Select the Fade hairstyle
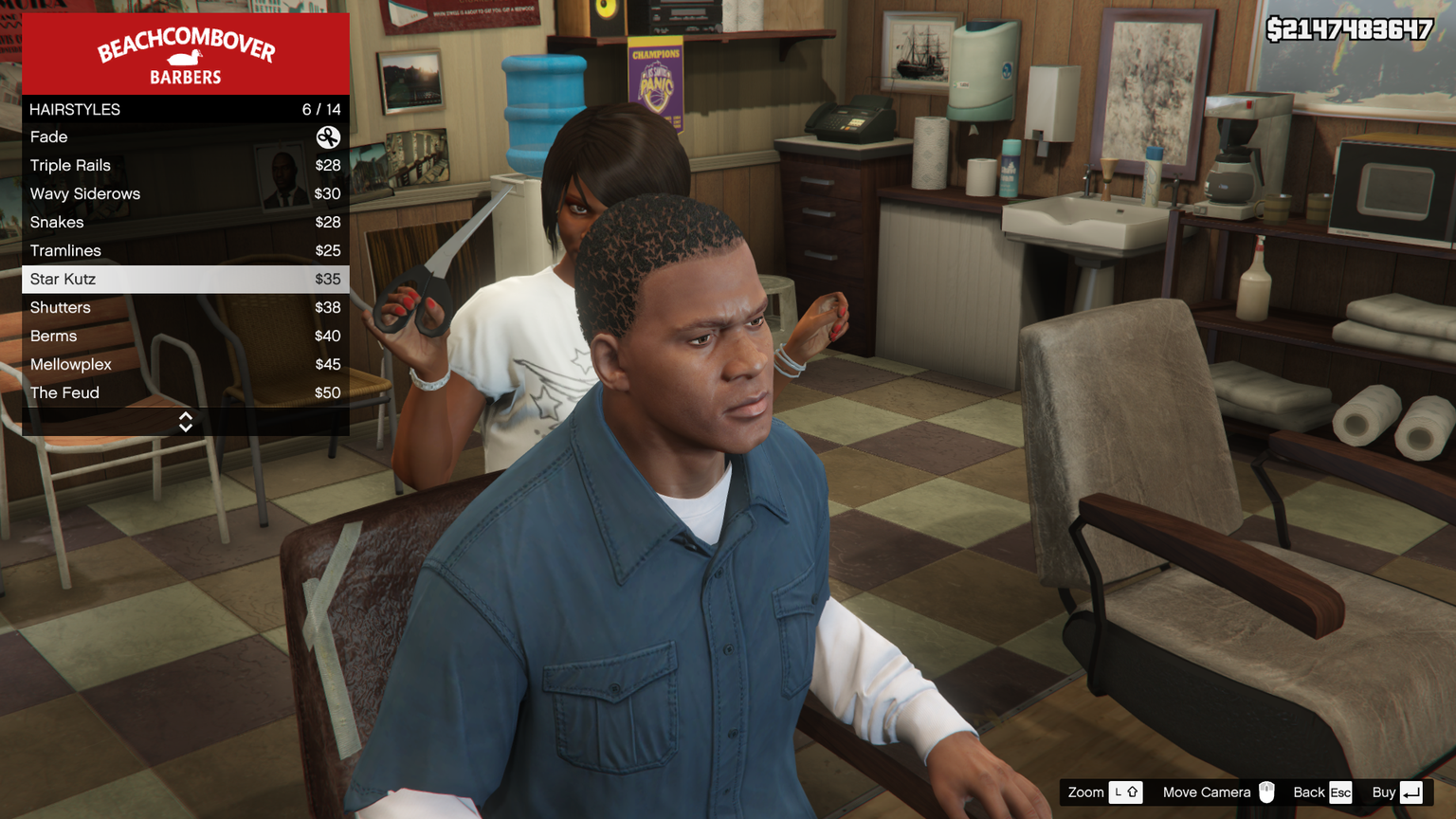 click(185, 137)
